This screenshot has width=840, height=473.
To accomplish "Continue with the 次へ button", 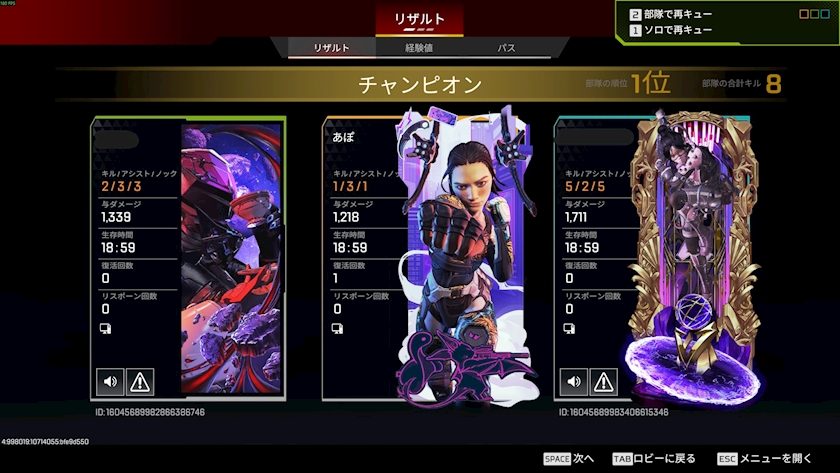I will [x=569, y=458].
